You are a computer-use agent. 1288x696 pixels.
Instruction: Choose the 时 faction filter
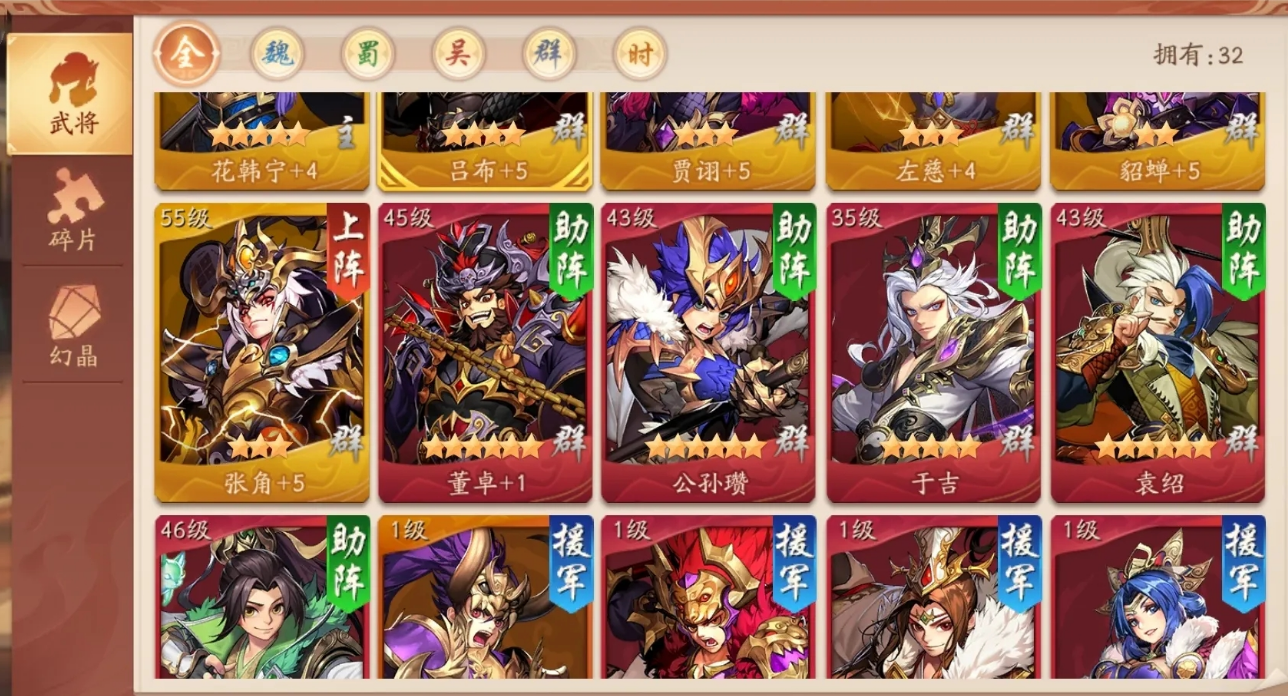640,54
